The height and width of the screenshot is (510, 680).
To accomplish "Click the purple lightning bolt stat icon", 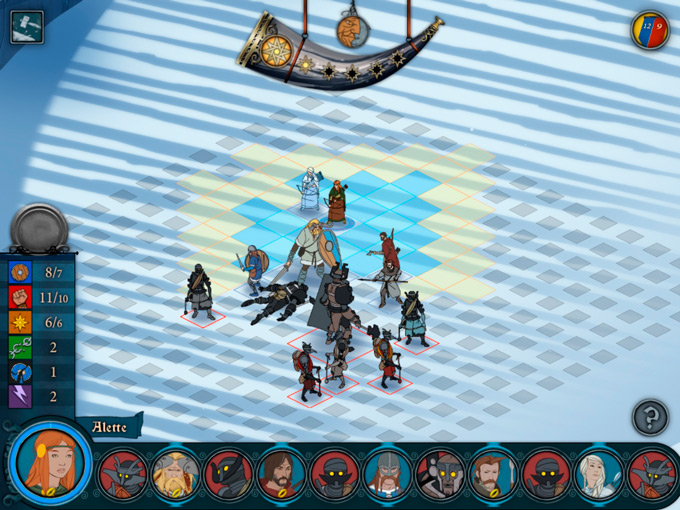I will [20, 397].
